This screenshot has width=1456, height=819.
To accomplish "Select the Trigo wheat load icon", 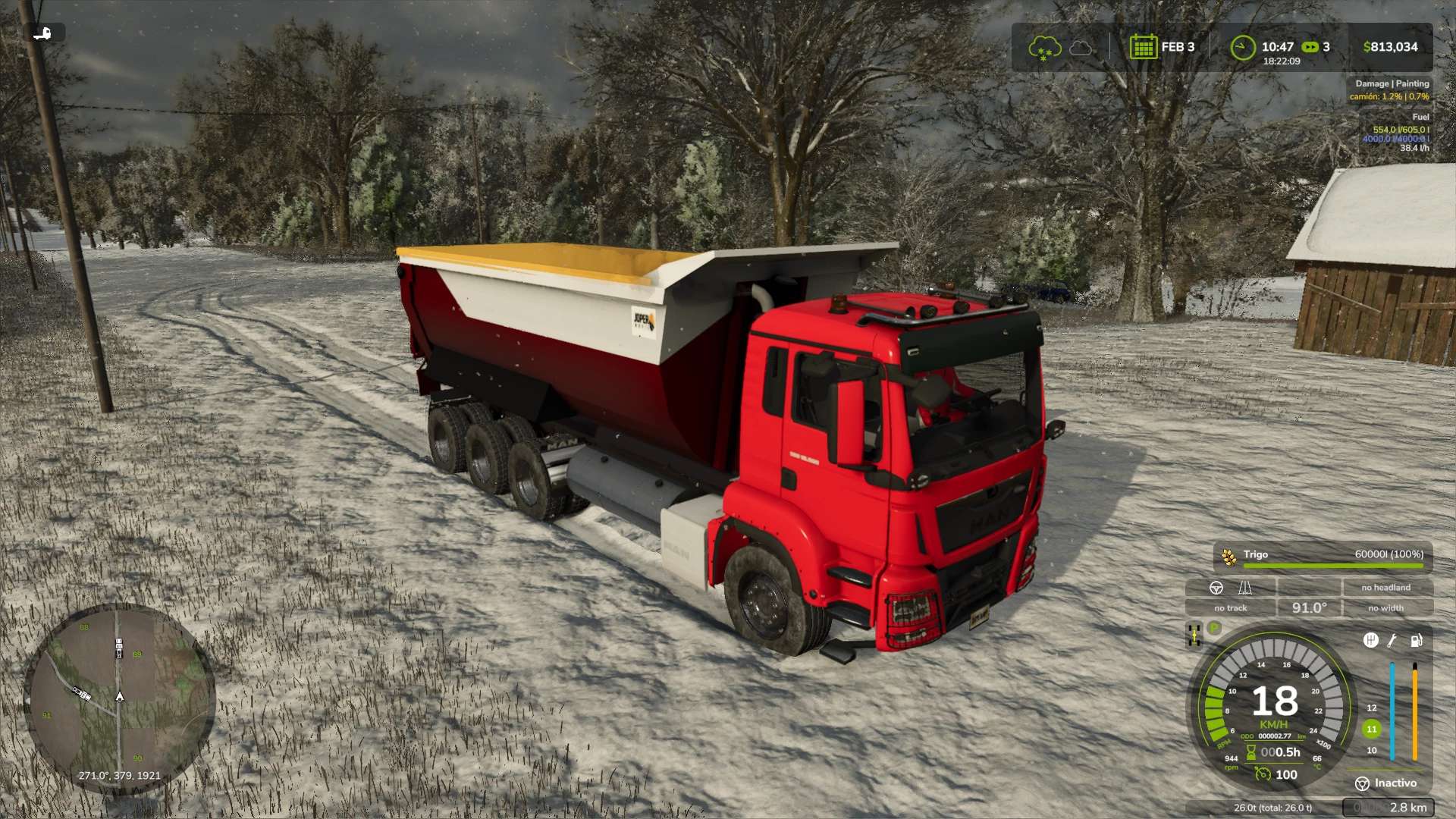I will (1228, 557).
